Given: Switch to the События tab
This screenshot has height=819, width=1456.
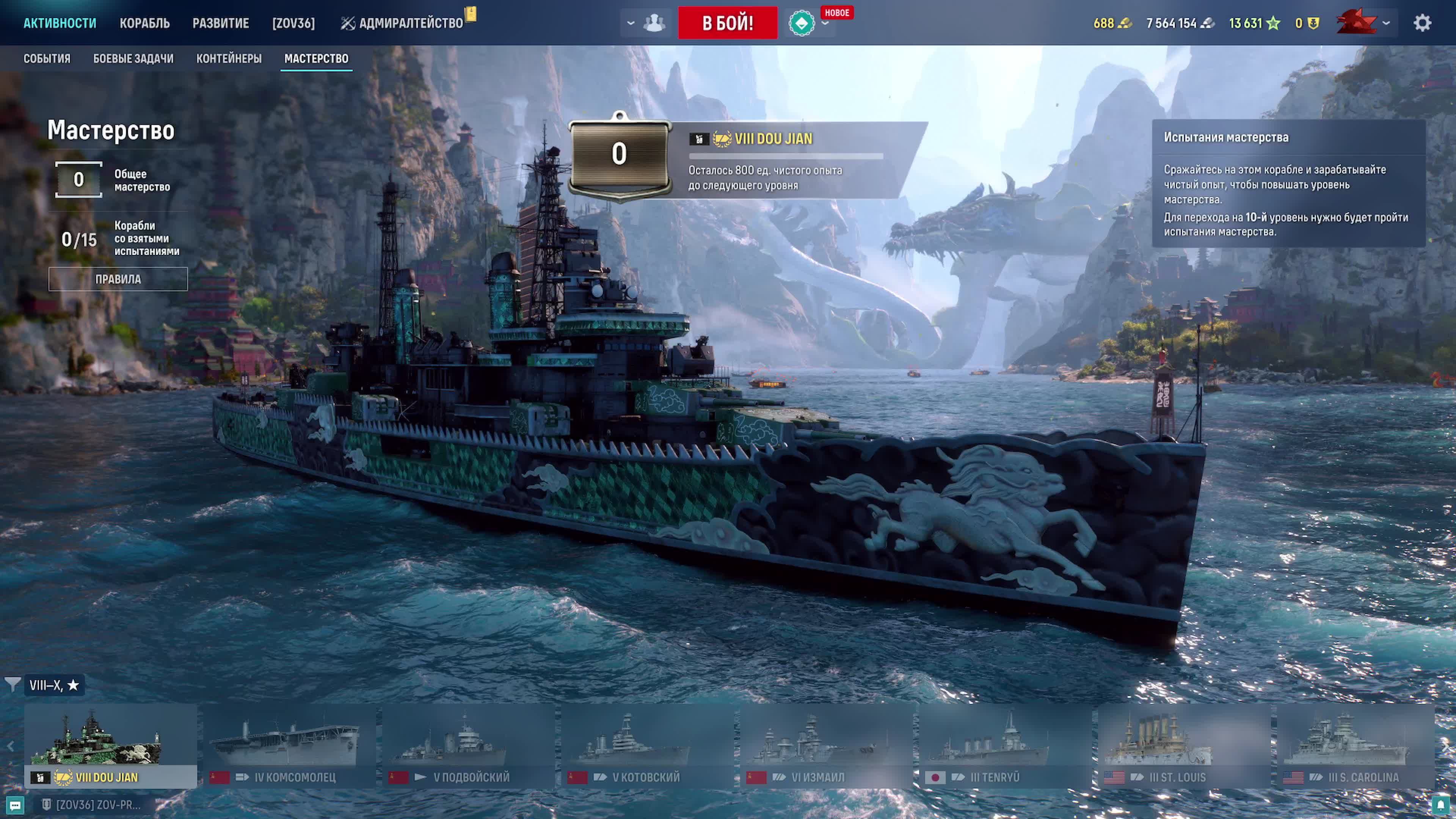Looking at the screenshot, I should click(x=47, y=59).
